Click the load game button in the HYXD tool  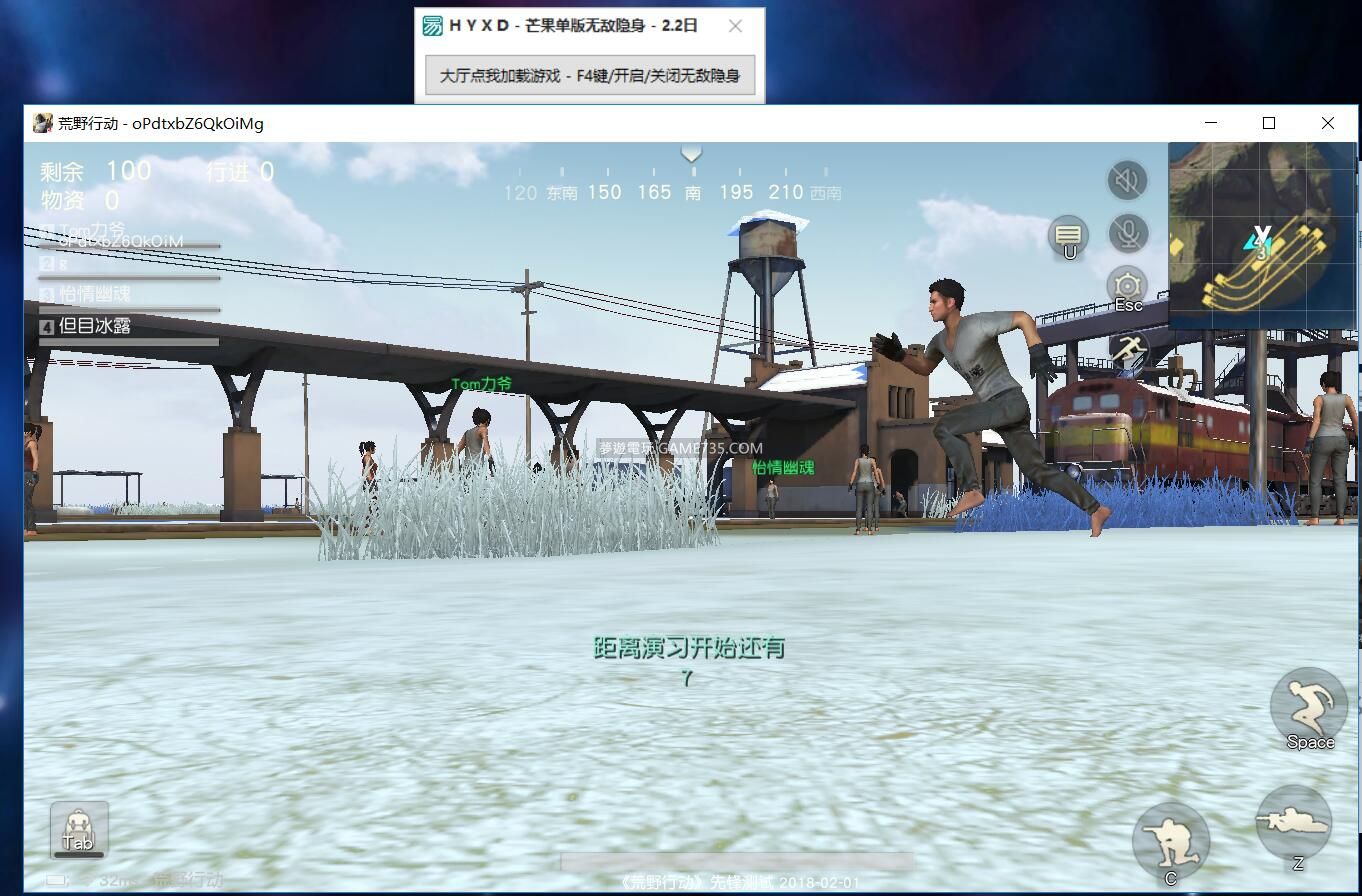[x=590, y=76]
